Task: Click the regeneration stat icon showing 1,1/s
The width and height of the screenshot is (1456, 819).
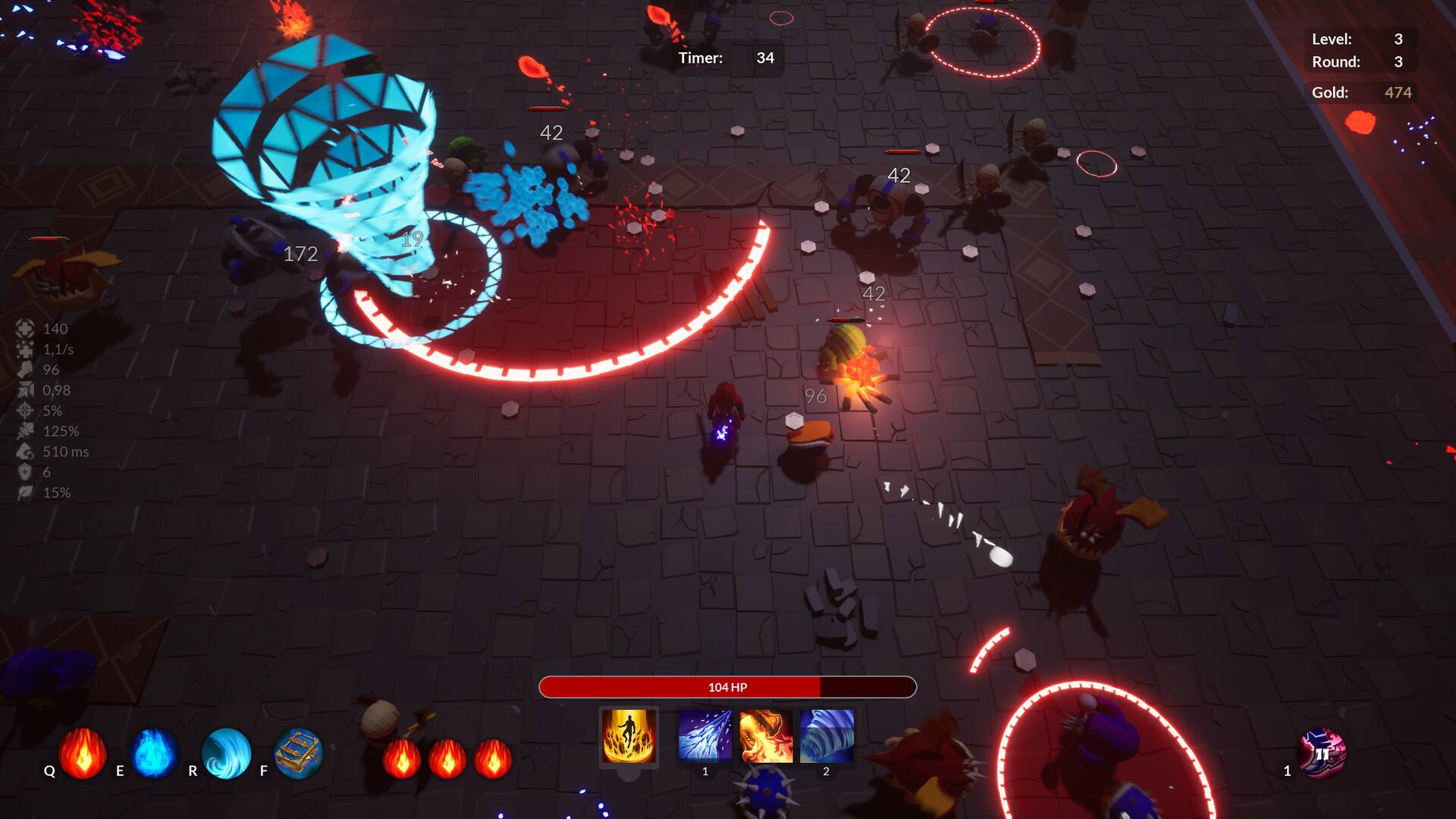Action: pos(25,349)
